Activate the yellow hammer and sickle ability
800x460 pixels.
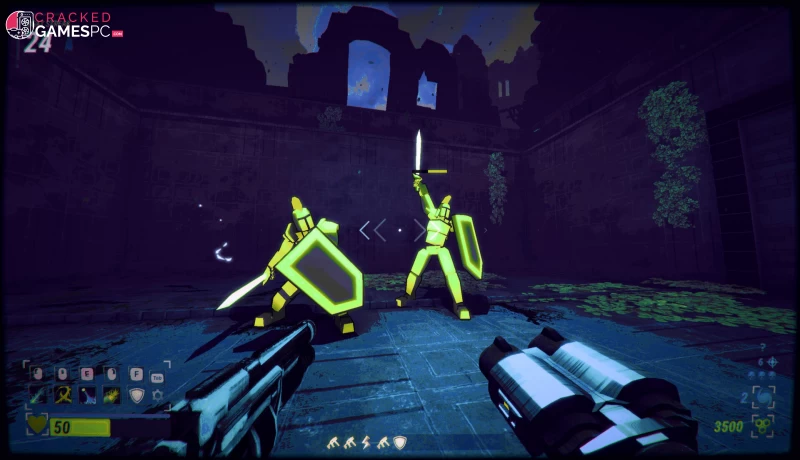click(62, 396)
